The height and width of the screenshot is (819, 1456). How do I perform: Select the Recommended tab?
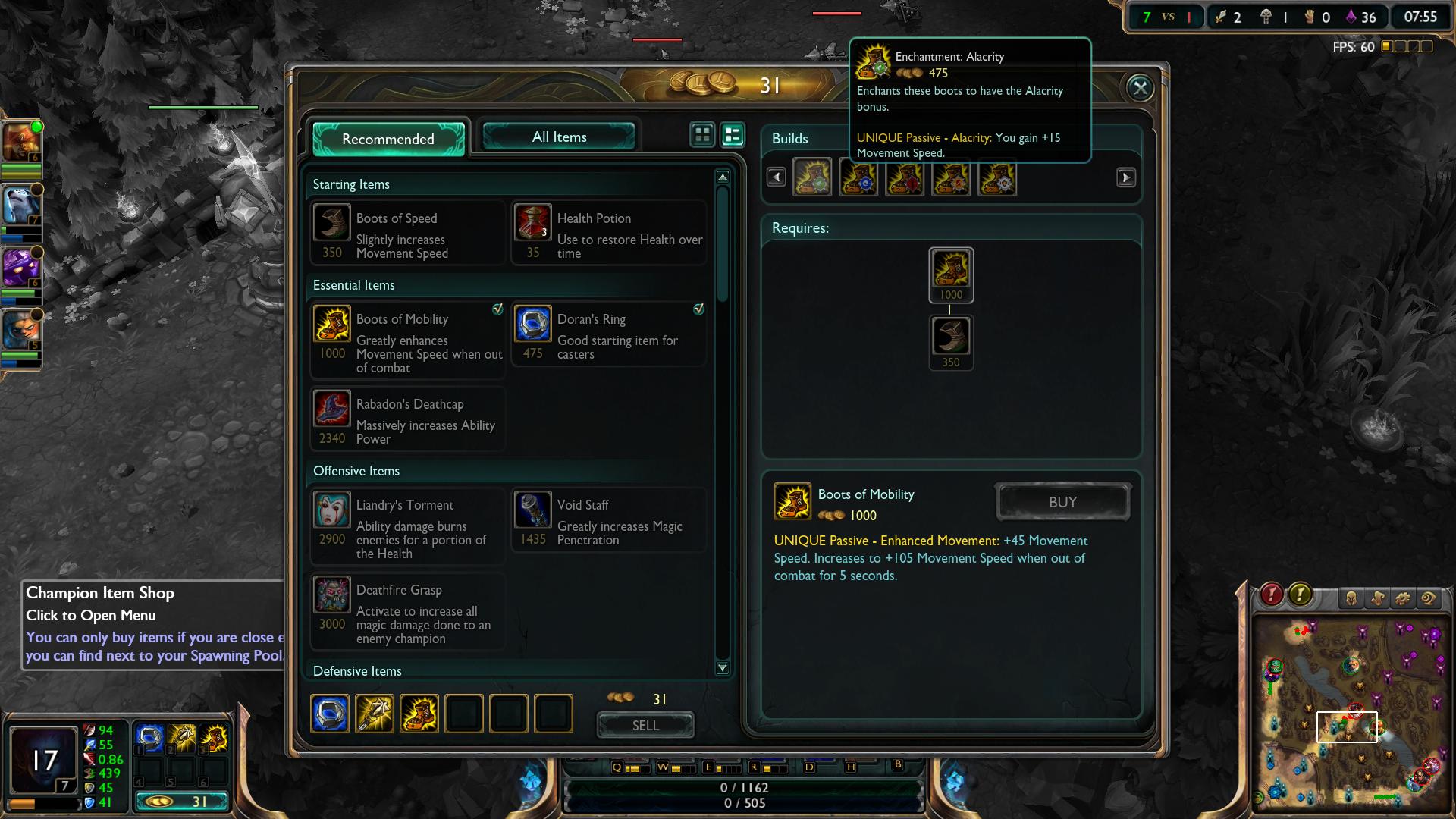click(388, 139)
